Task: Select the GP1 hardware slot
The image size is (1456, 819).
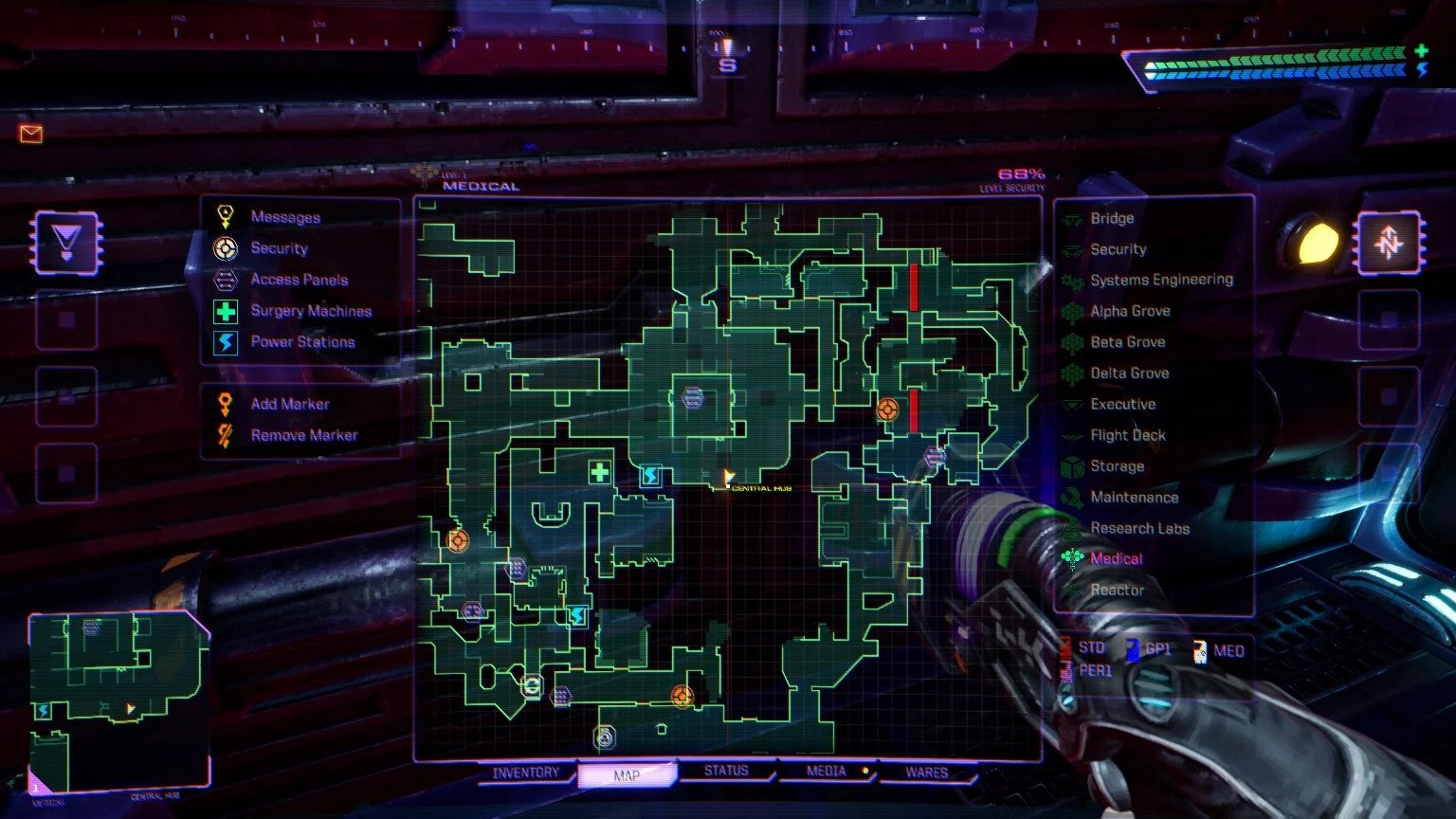Action: (1158, 650)
